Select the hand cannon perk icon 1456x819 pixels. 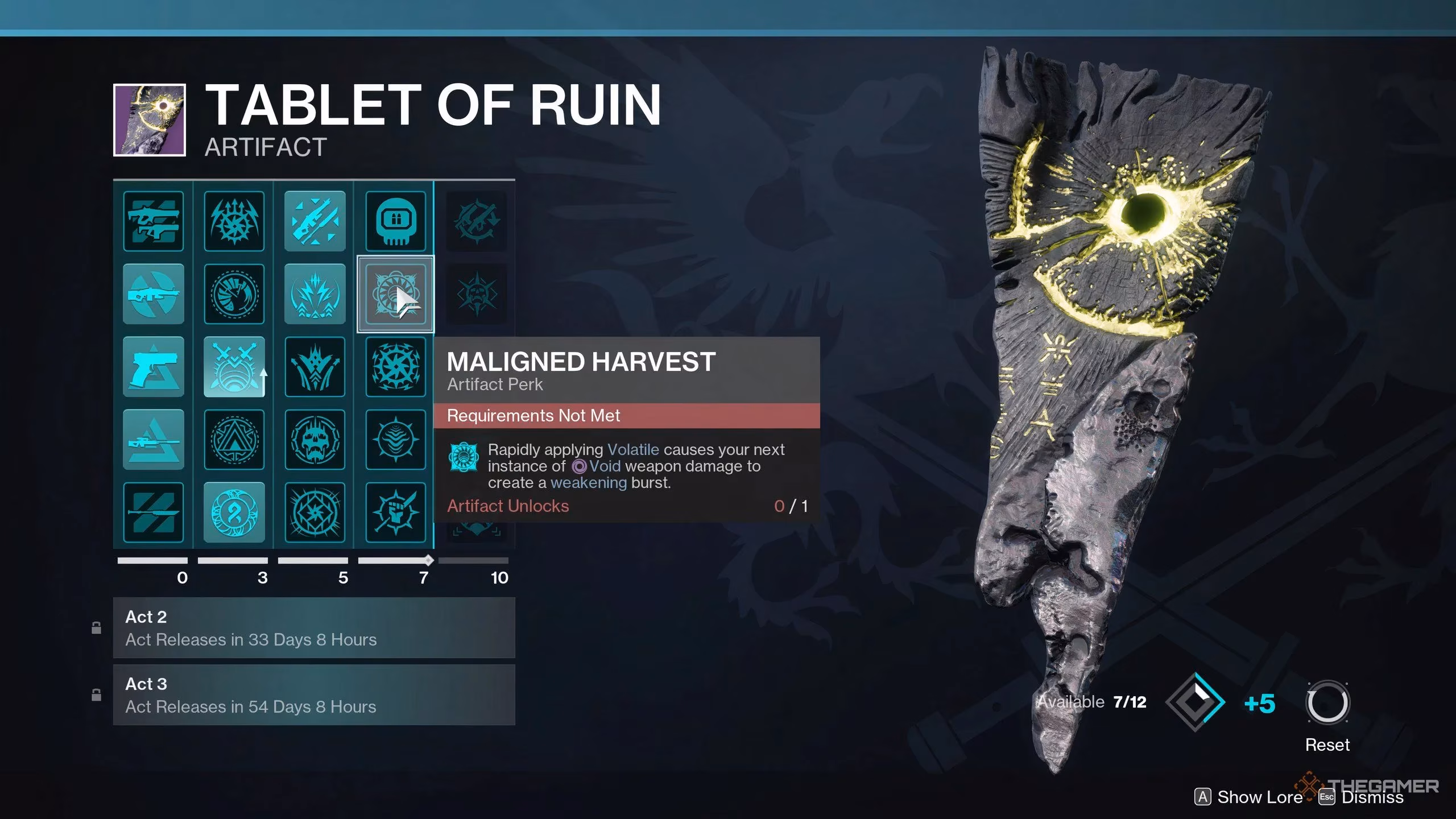point(154,367)
